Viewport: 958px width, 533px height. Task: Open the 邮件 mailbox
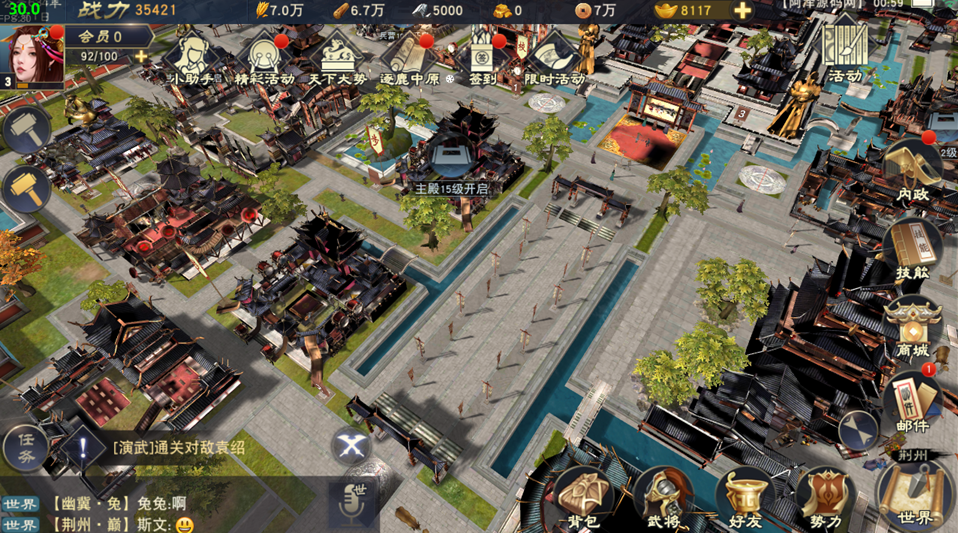[912, 400]
